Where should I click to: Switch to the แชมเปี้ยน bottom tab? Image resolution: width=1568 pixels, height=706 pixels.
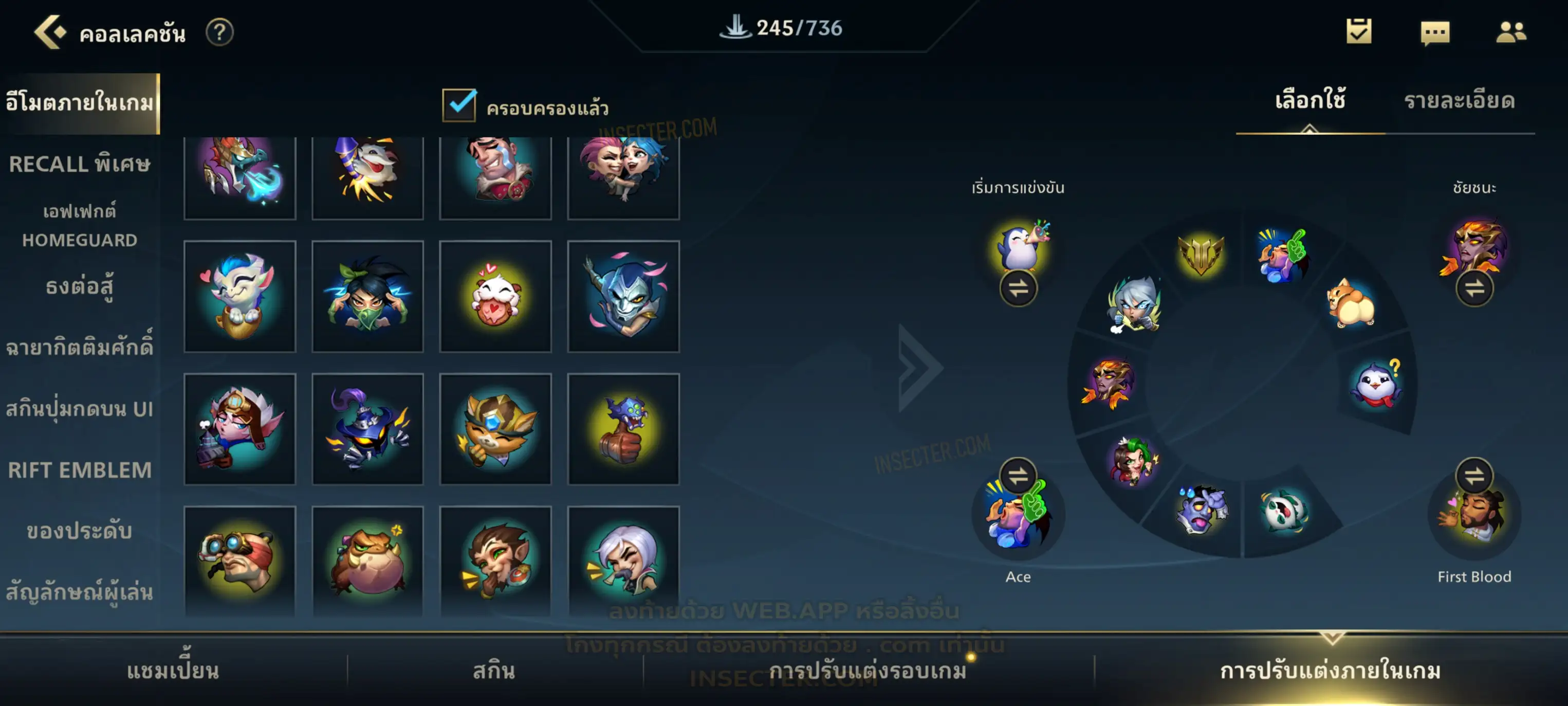pyautogui.click(x=173, y=670)
